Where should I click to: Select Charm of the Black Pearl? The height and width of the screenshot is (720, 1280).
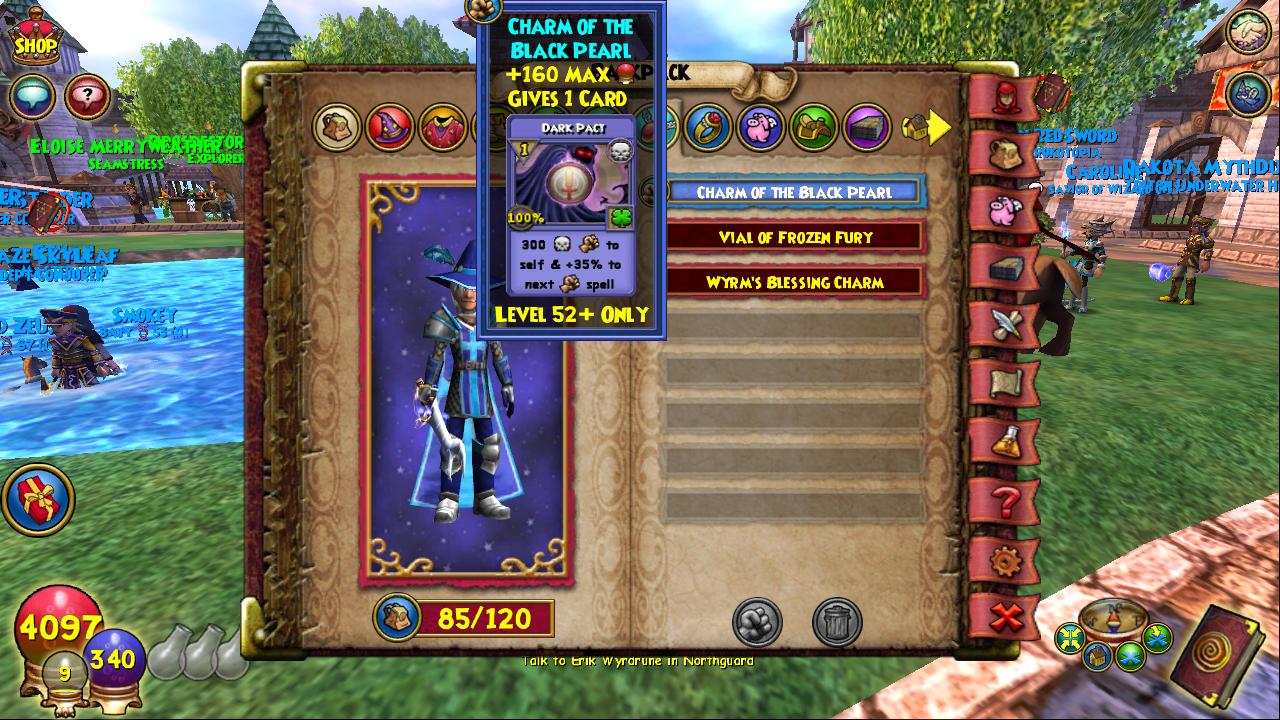[793, 192]
